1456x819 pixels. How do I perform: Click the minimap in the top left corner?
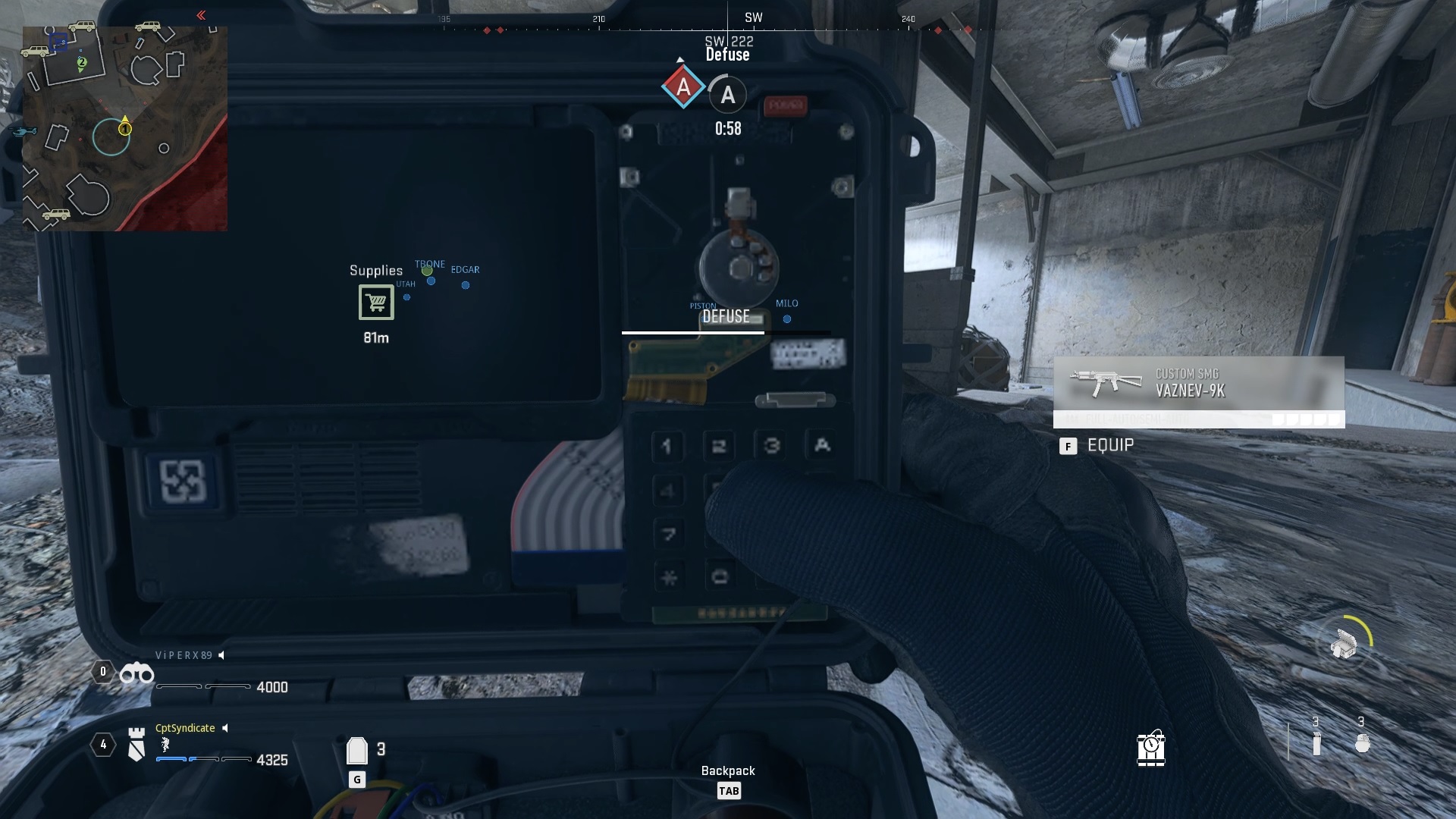(x=124, y=127)
